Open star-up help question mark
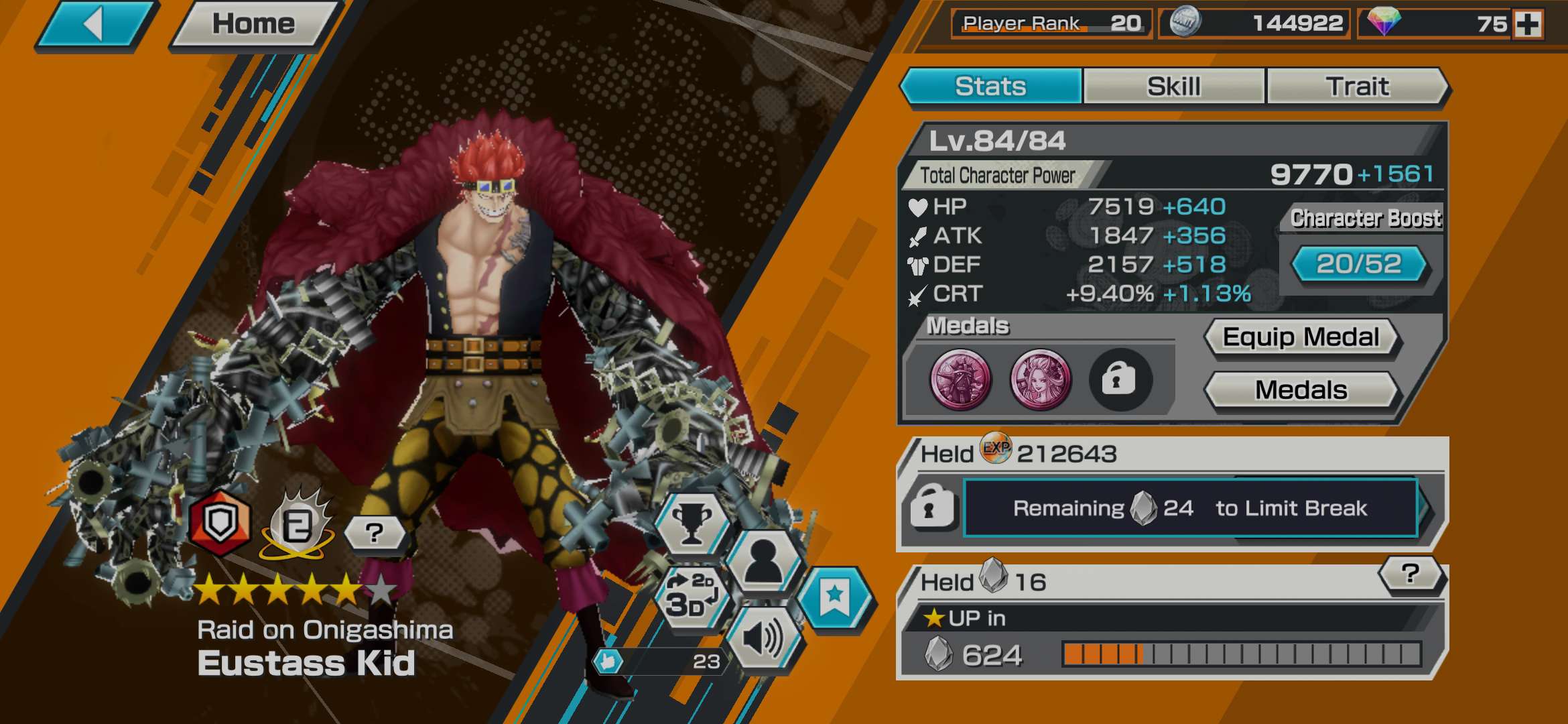The width and height of the screenshot is (1568, 724). click(x=1410, y=574)
